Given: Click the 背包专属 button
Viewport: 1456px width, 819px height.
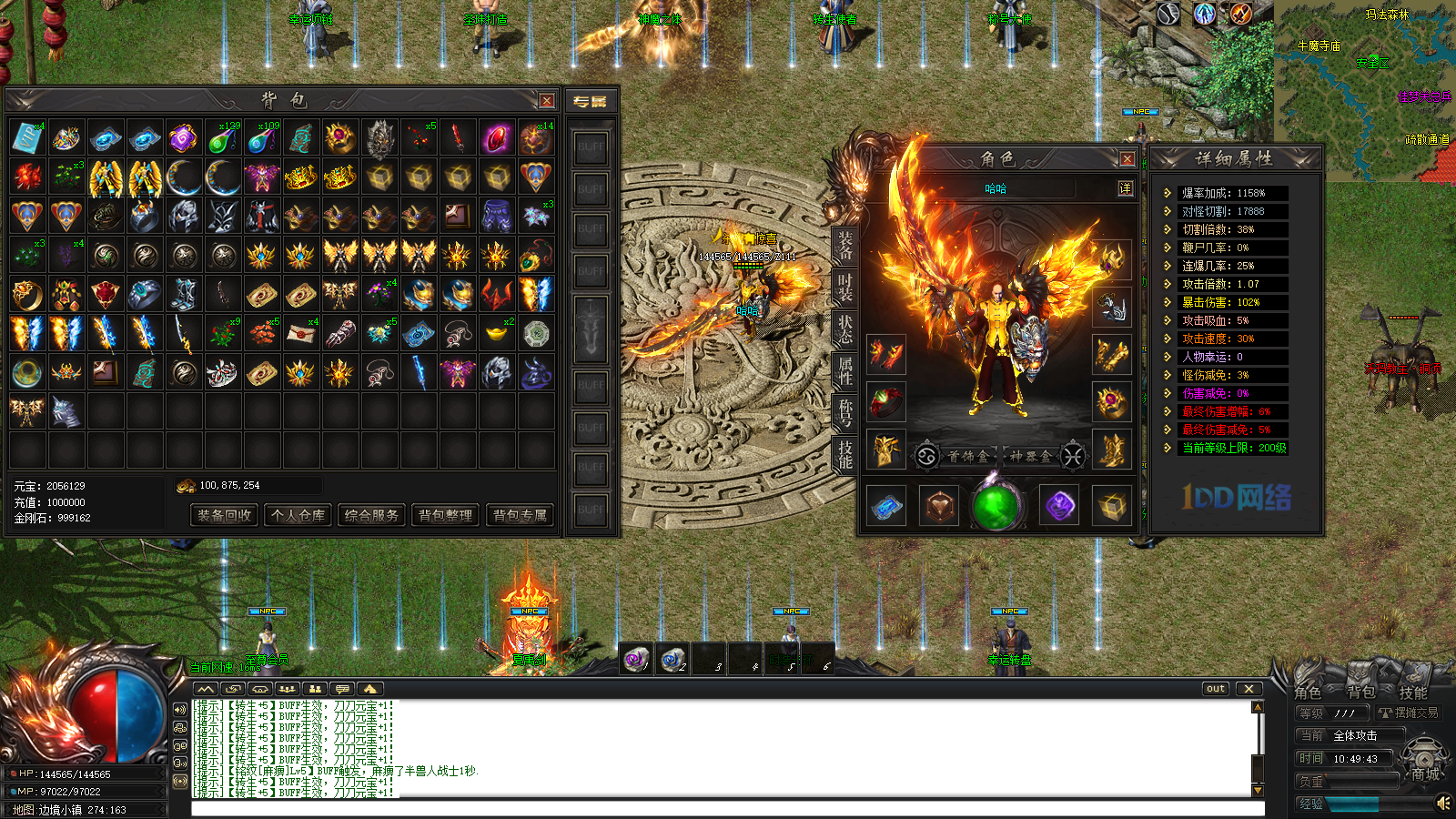Looking at the screenshot, I should [521, 515].
